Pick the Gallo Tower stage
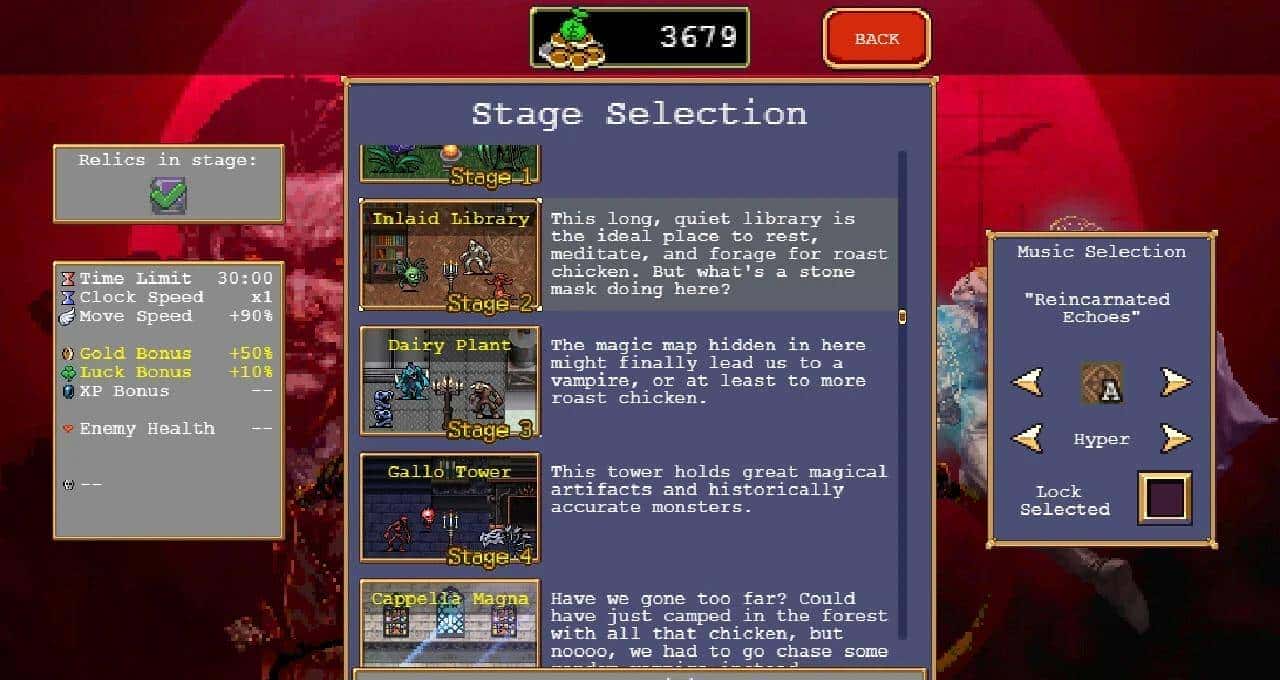1280x680 pixels. pos(450,508)
